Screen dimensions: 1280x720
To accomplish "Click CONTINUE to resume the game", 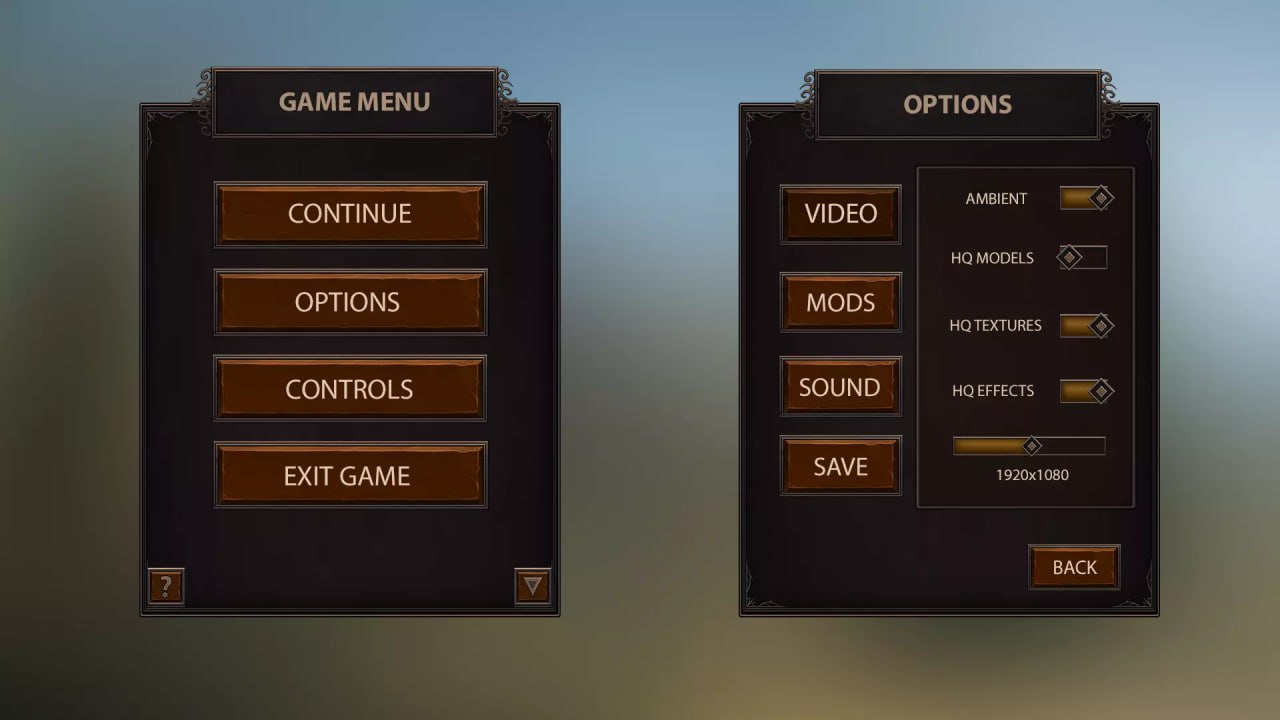I will click(349, 214).
